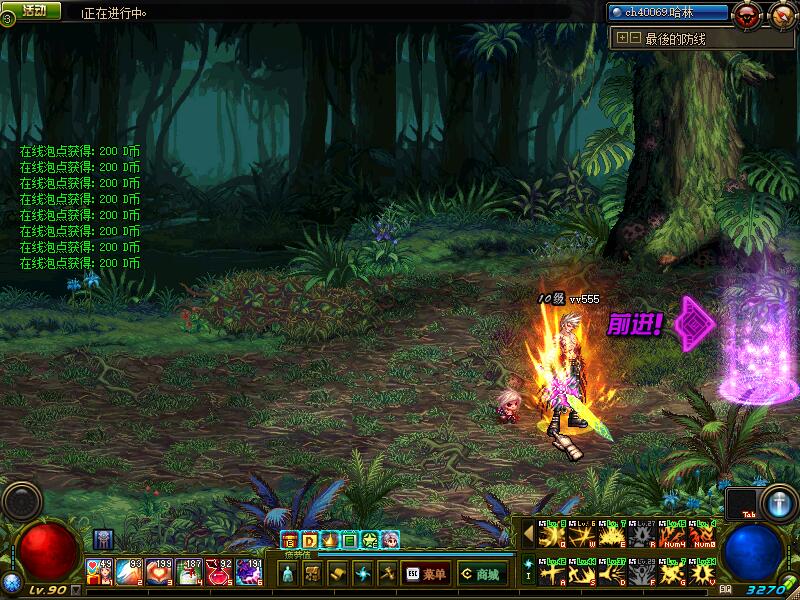The width and height of the screenshot is (800, 600).
Task: Select the channel ch40069 哈林 bar
Action: click(x=667, y=12)
